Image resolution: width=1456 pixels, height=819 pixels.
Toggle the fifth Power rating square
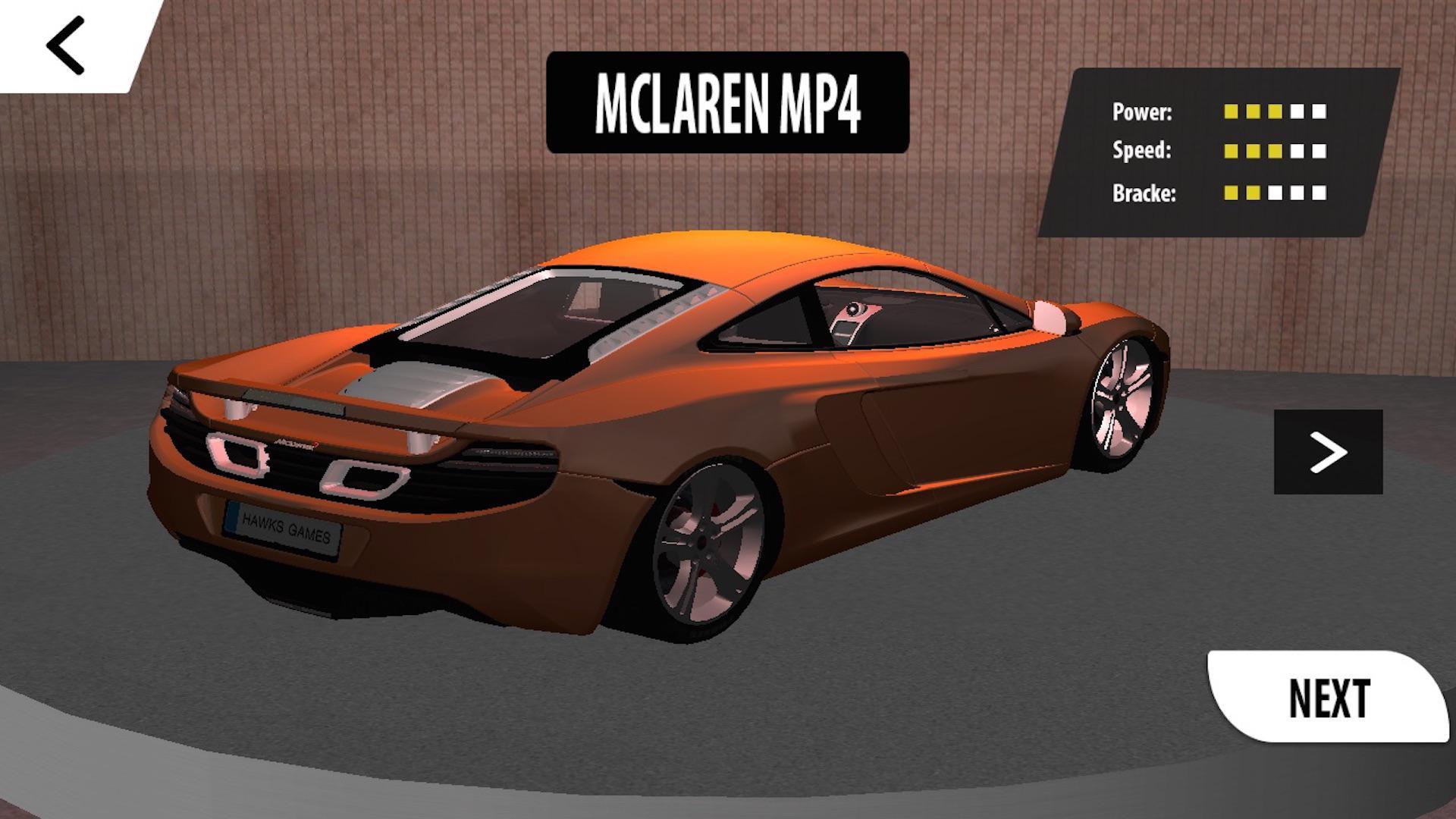pos(1319,111)
